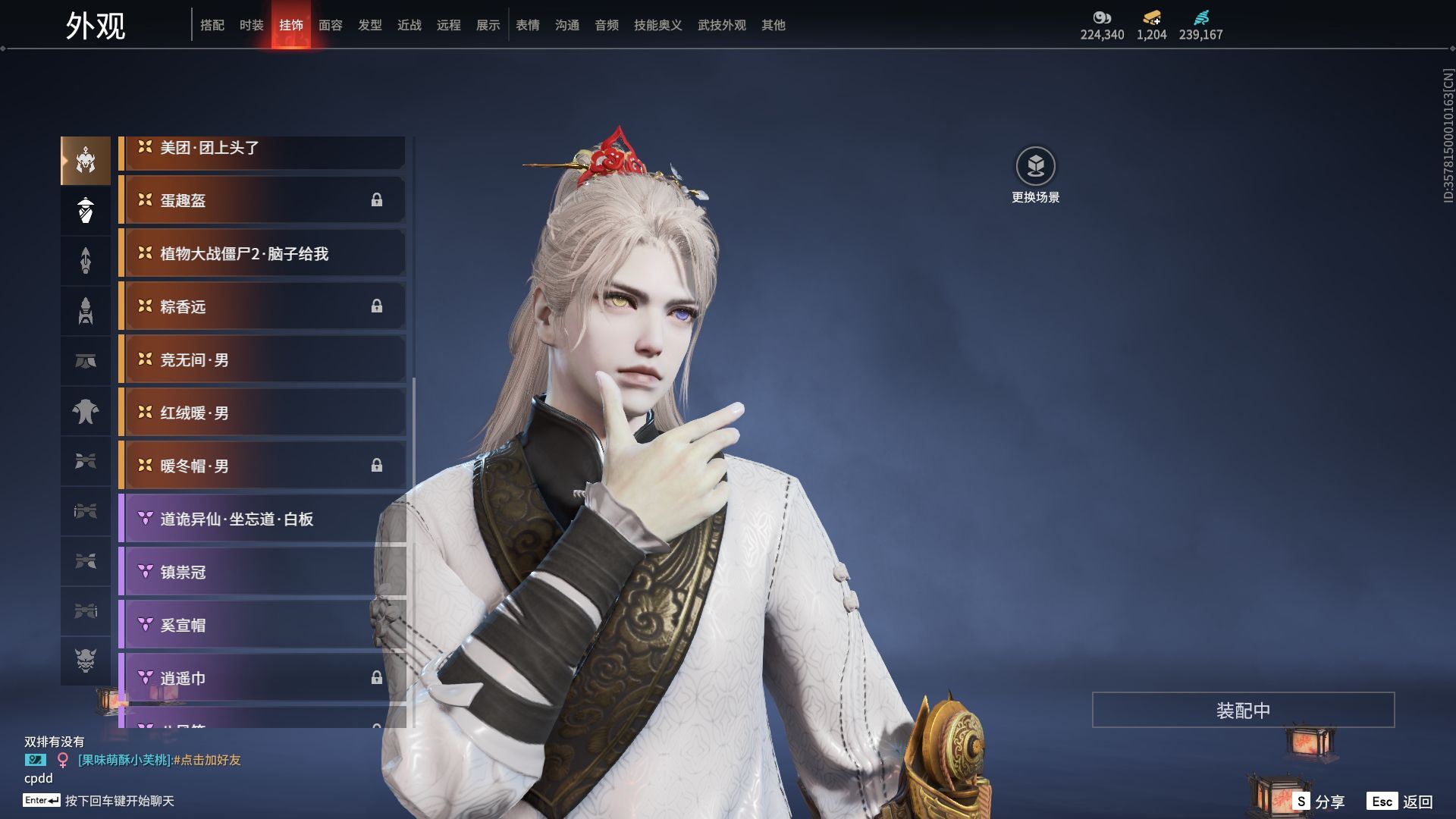Open the 发型 hairstyle tab
This screenshot has height=819, width=1456.
point(370,25)
